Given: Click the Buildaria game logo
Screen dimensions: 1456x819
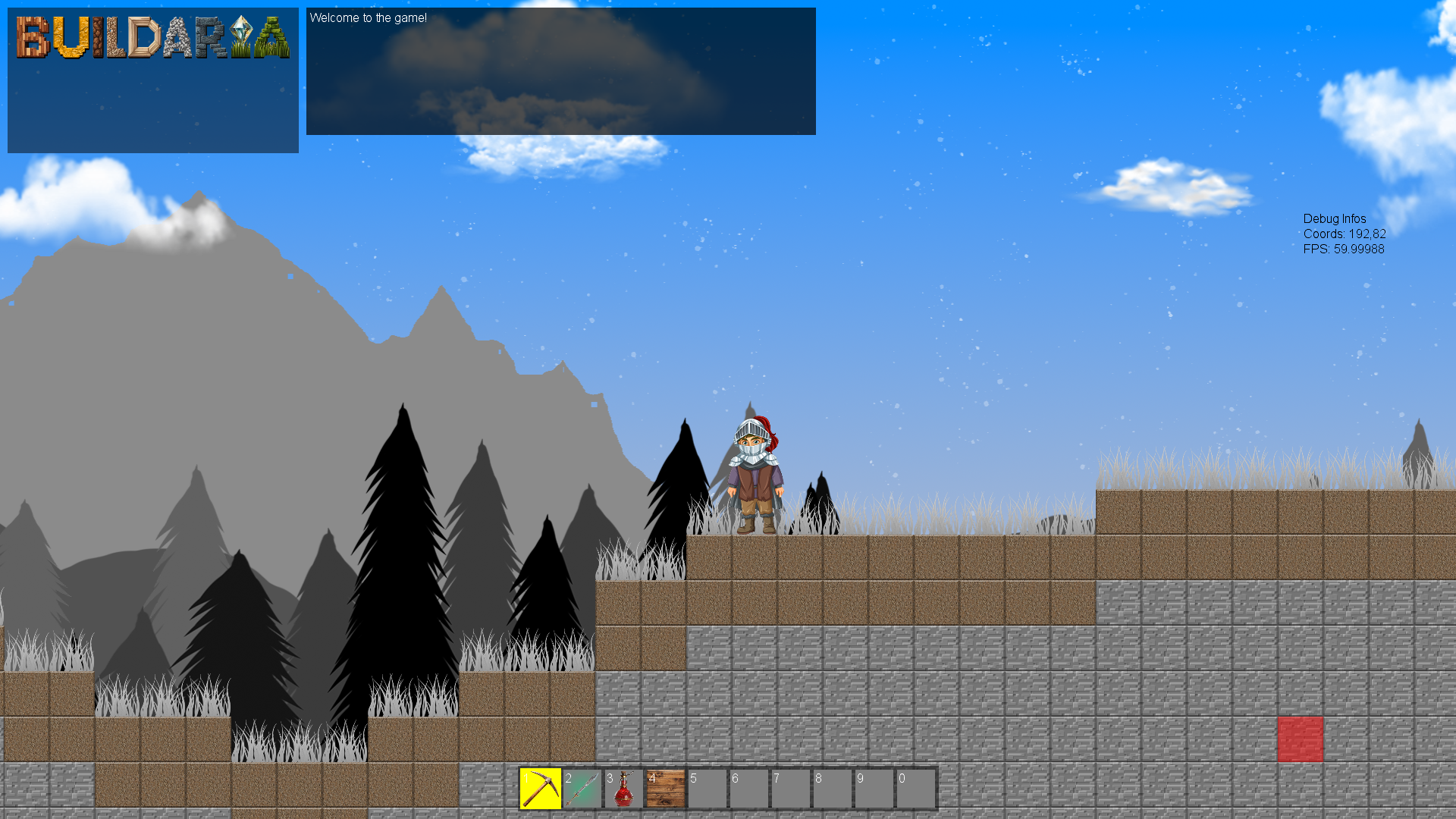Looking at the screenshot, I should pyautogui.click(x=152, y=38).
